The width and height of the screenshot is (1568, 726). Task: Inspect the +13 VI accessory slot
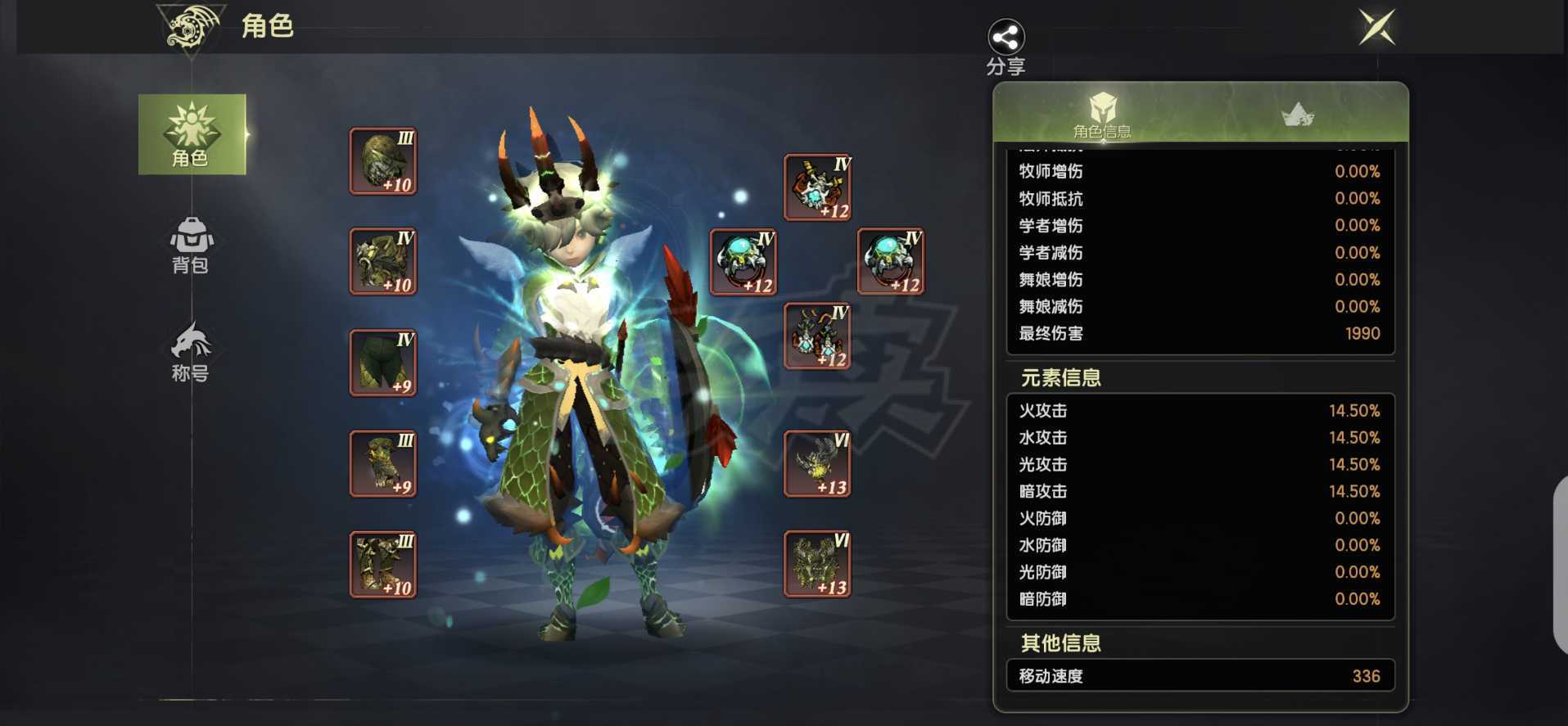tap(816, 465)
